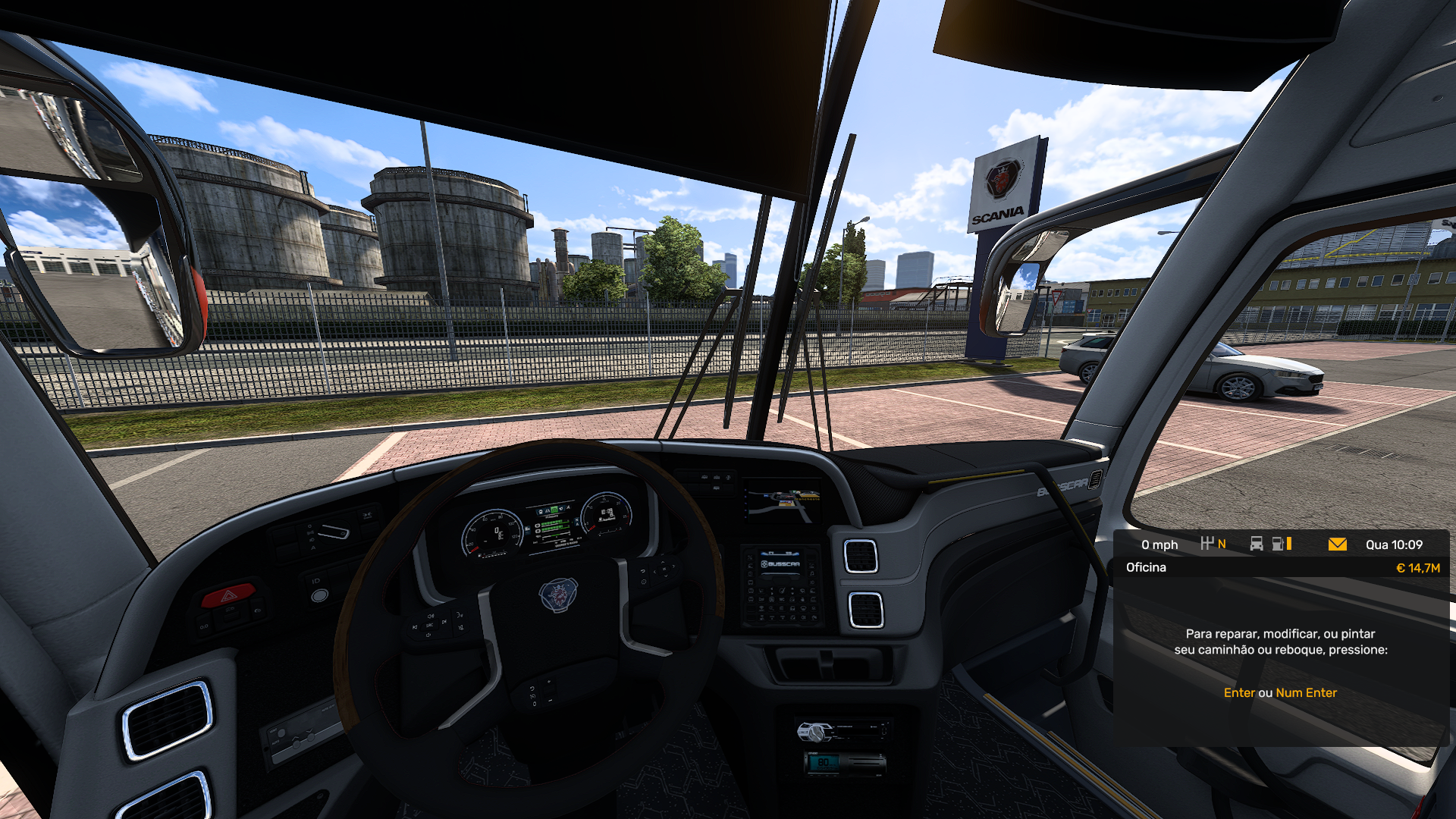Click the truck damage status icon

(x=1257, y=544)
